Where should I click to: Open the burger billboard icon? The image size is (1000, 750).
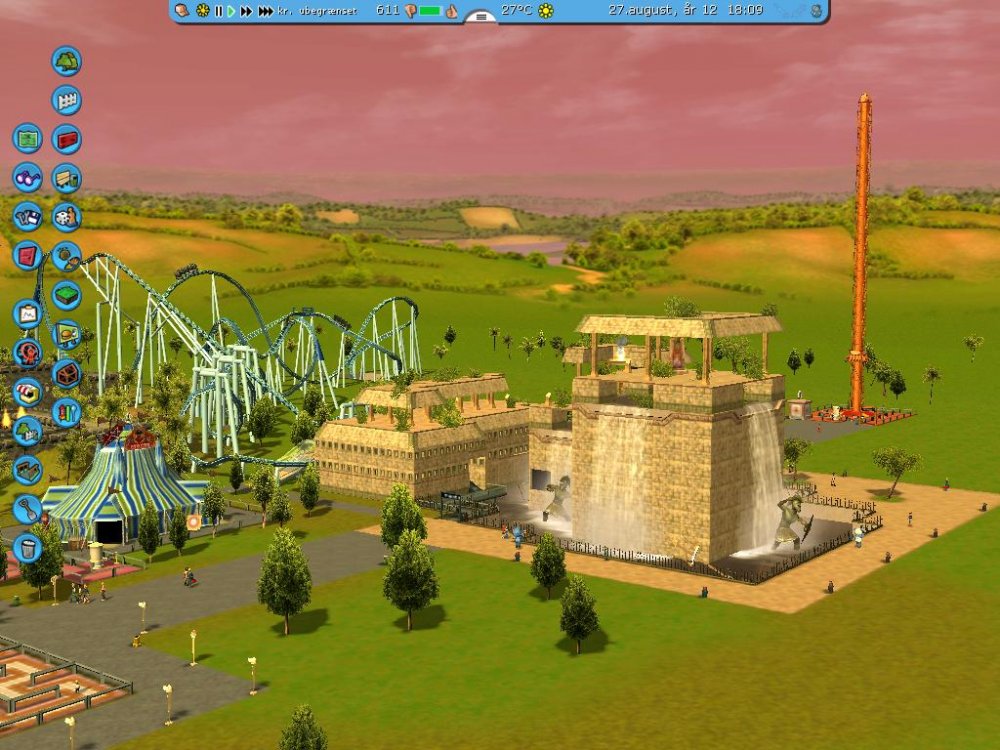[x=66, y=334]
